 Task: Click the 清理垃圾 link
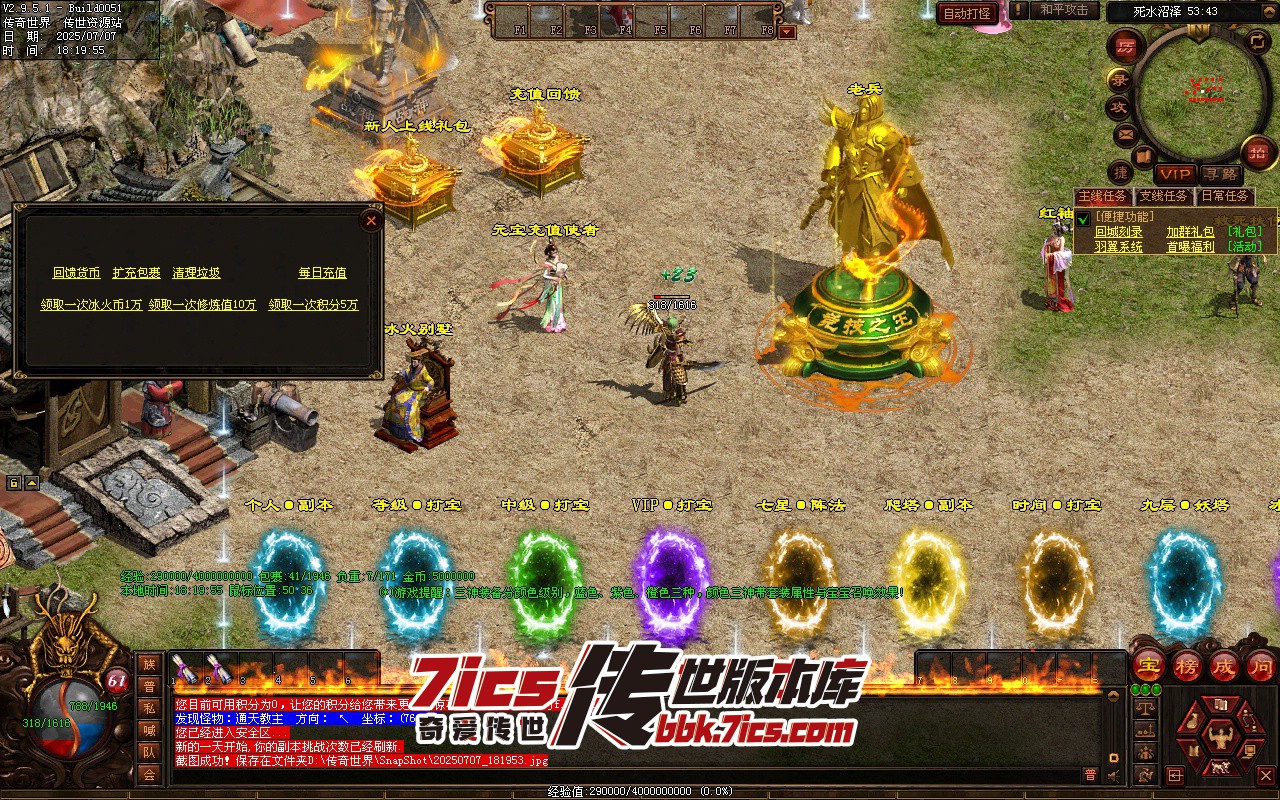click(x=196, y=273)
